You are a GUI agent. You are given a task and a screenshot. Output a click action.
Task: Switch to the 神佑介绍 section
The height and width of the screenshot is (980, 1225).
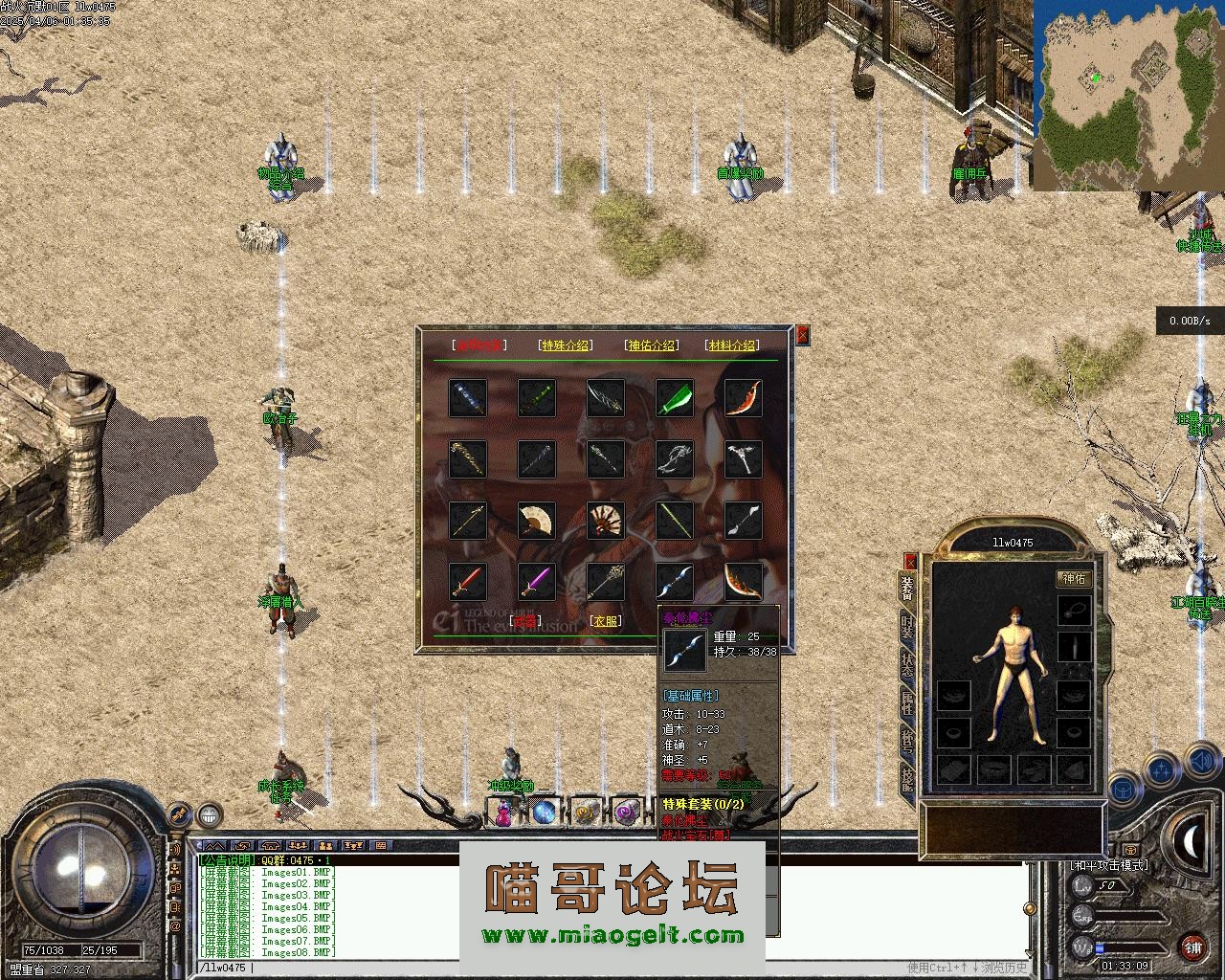click(x=651, y=345)
